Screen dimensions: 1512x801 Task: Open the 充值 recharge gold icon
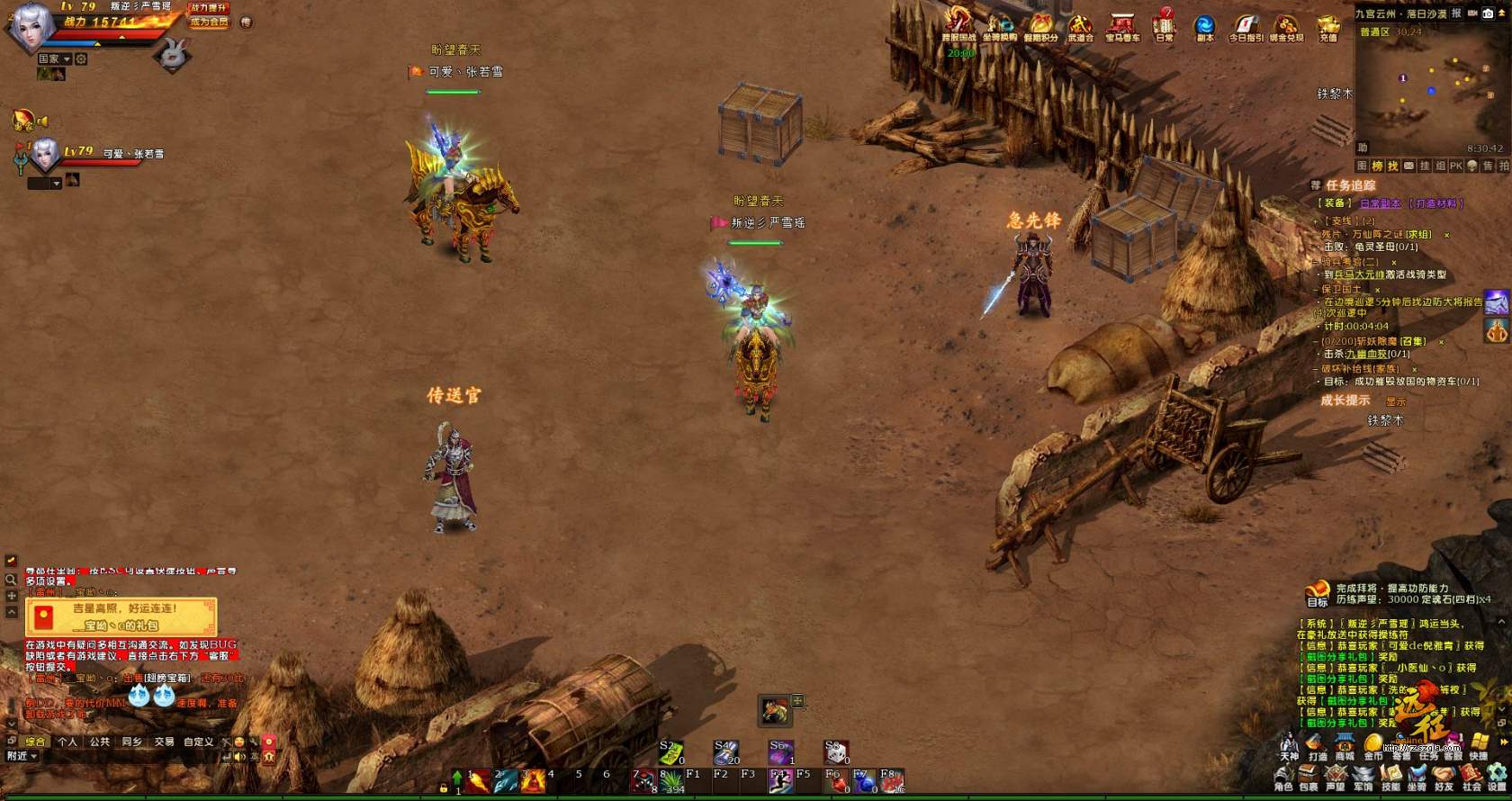tap(1328, 26)
